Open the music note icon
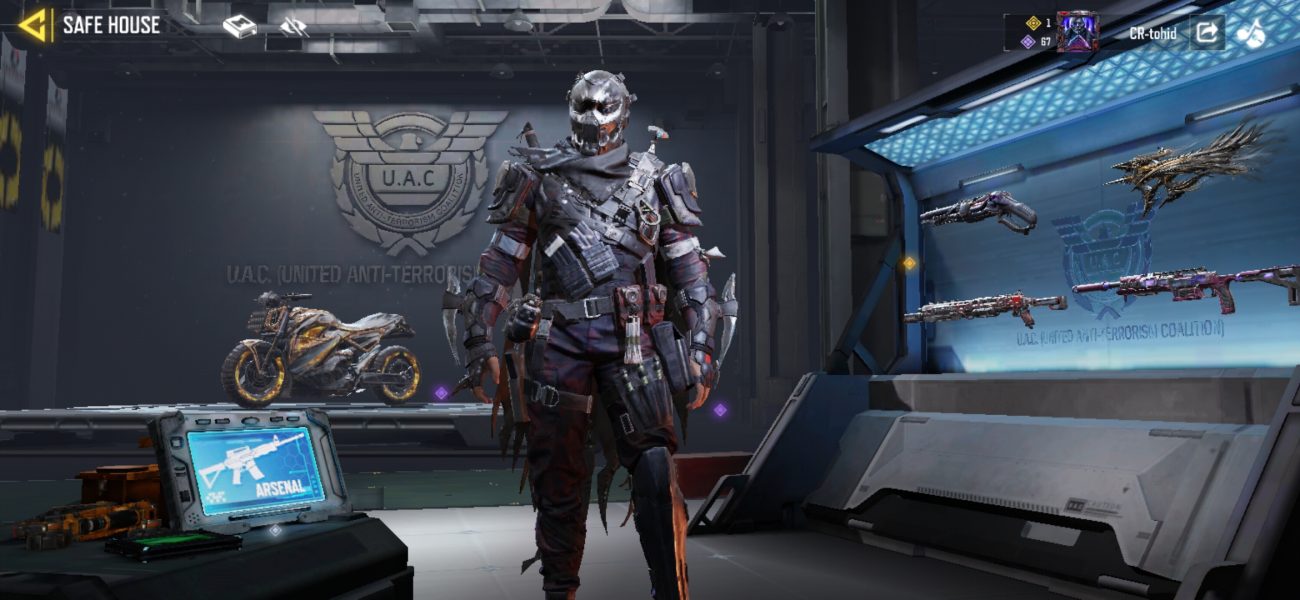The image size is (1300, 600). tap(1250, 32)
